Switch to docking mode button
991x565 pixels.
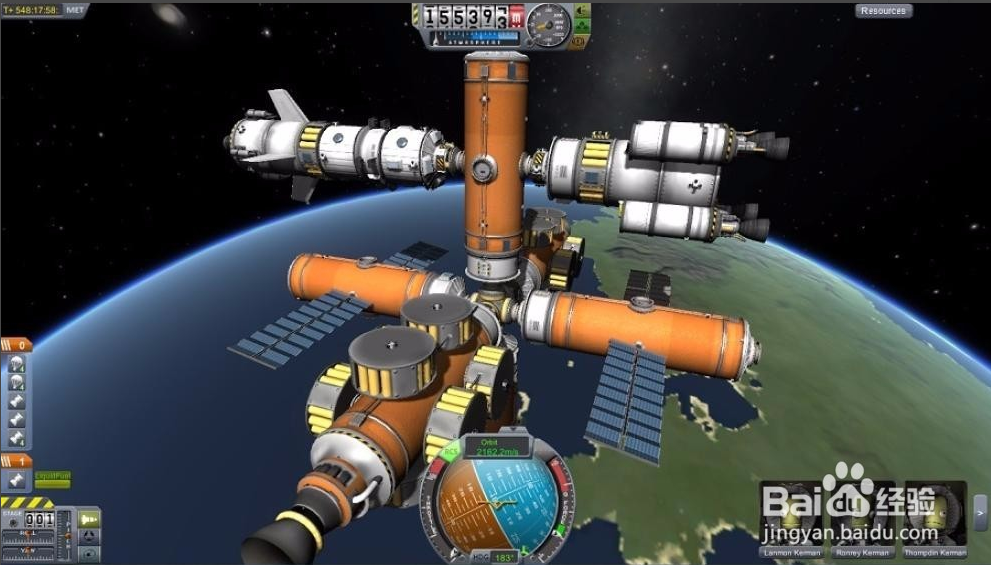90,535
